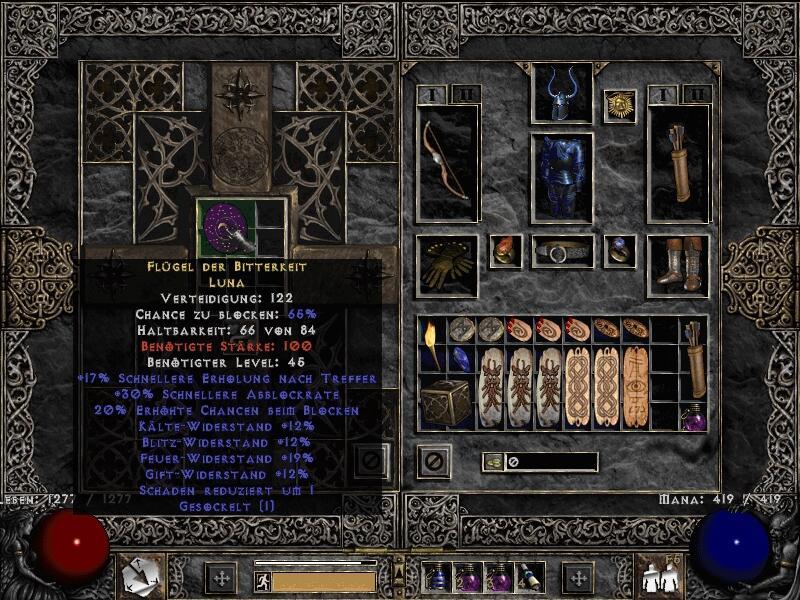800x600 pixels.
Task: Pick up the purple potion in inventory
Action: click(x=693, y=415)
